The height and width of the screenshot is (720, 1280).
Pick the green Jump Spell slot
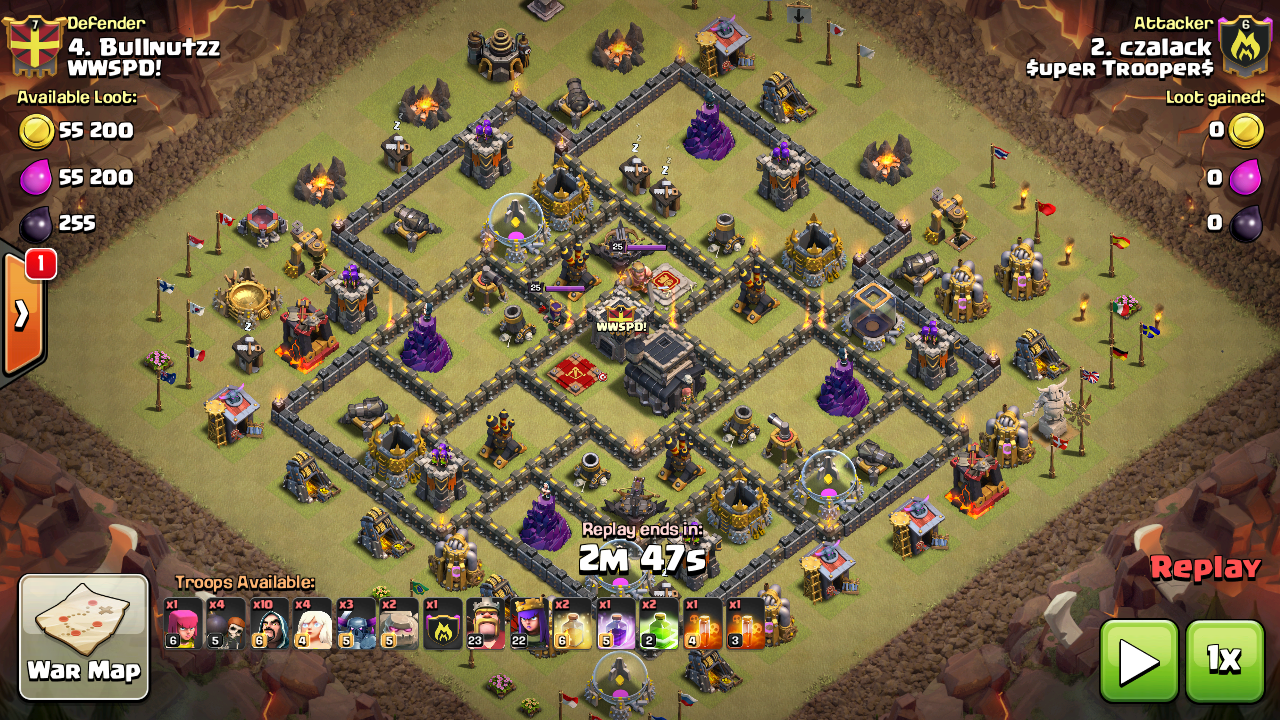pyautogui.click(x=659, y=624)
